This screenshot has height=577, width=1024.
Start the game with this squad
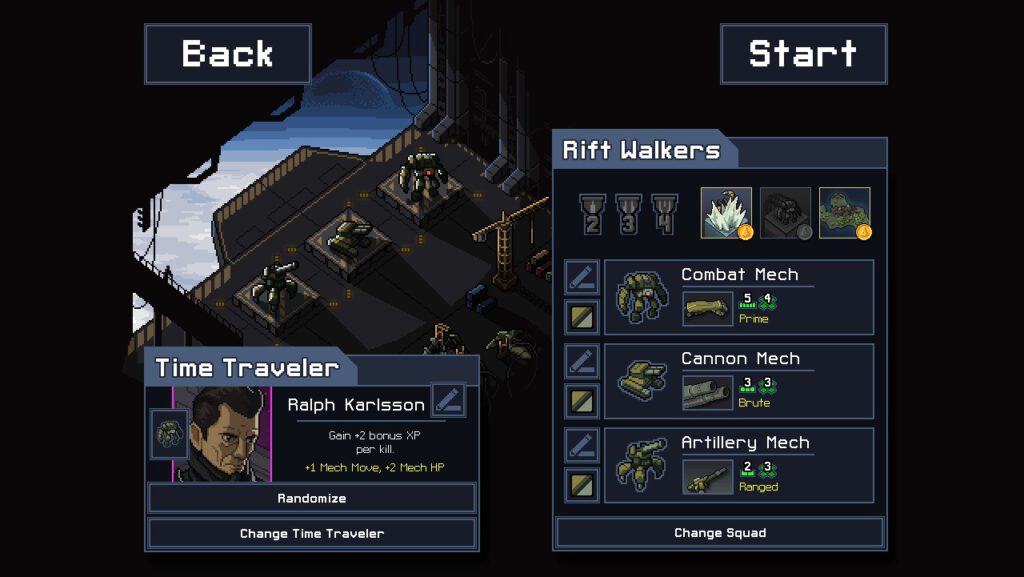[803, 54]
